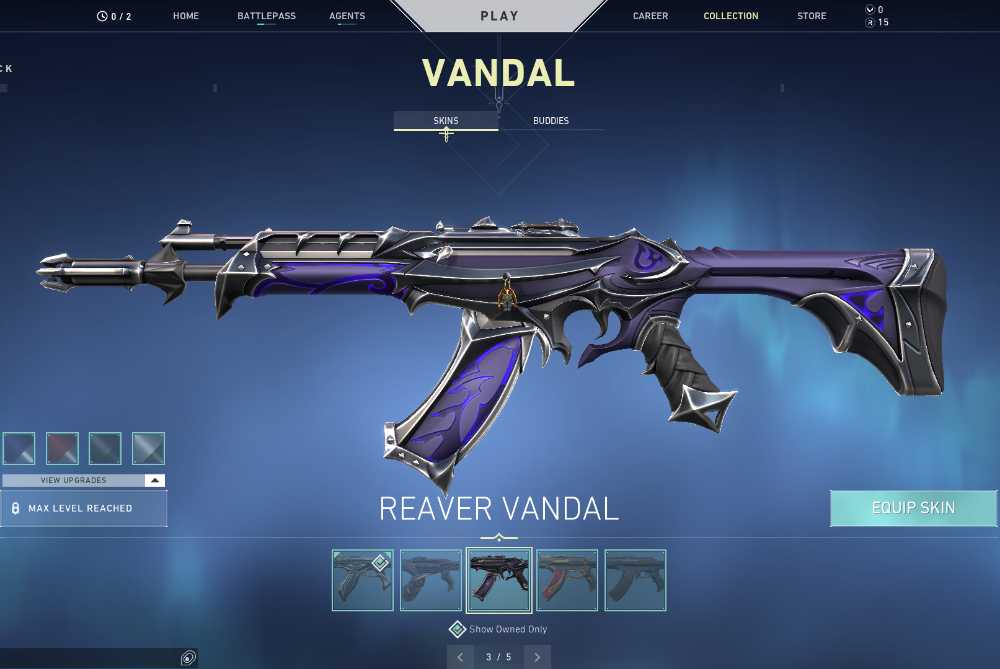Image resolution: width=1000 pixels, height=669 pixels.
Task: Go to the next skin with right arrow
Action: point(537,657)
